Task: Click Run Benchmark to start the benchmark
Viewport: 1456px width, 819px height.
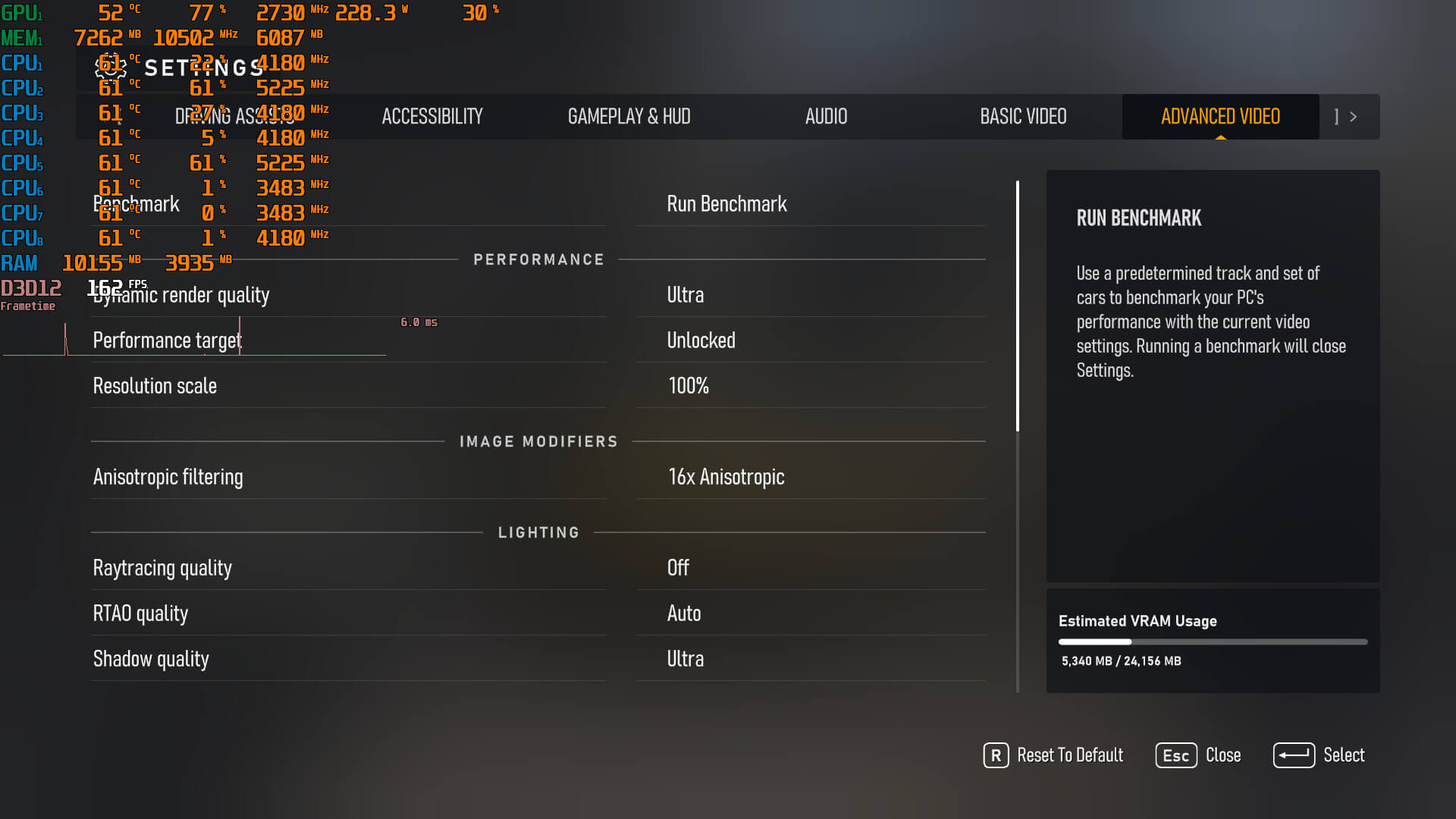Action: (x=726, y=204)
